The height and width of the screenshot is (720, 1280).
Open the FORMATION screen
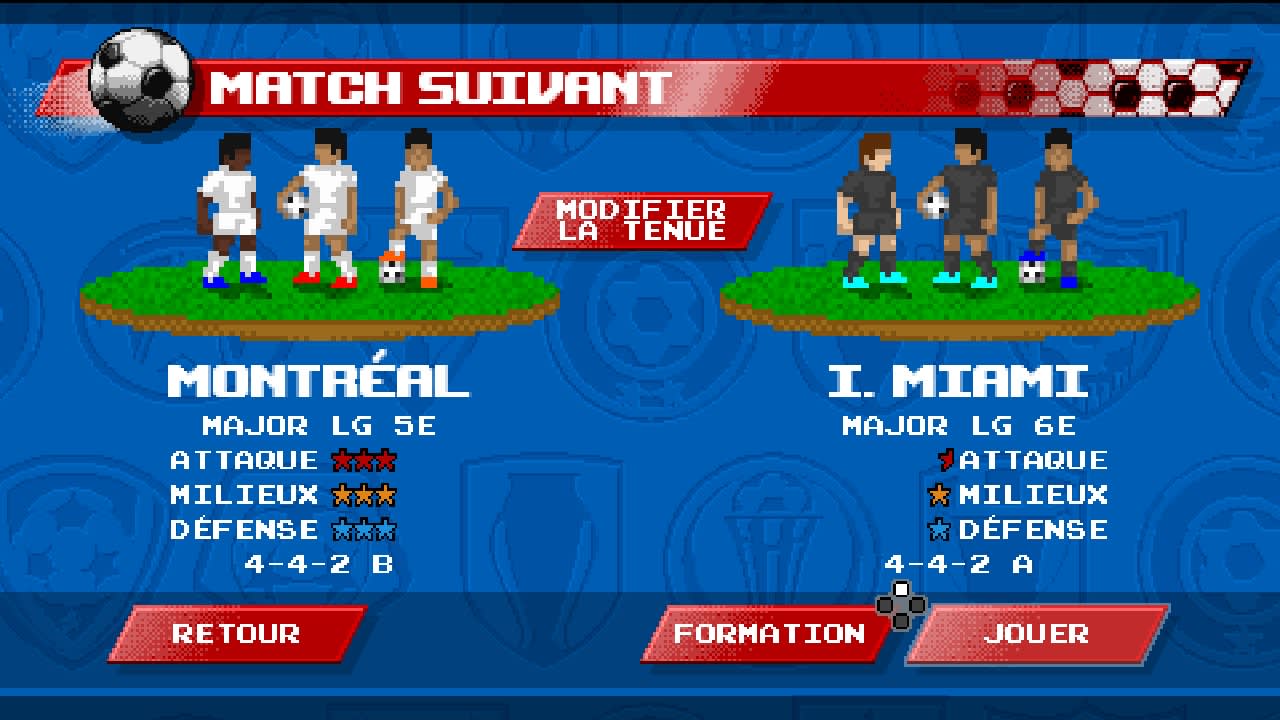[768, 634]
